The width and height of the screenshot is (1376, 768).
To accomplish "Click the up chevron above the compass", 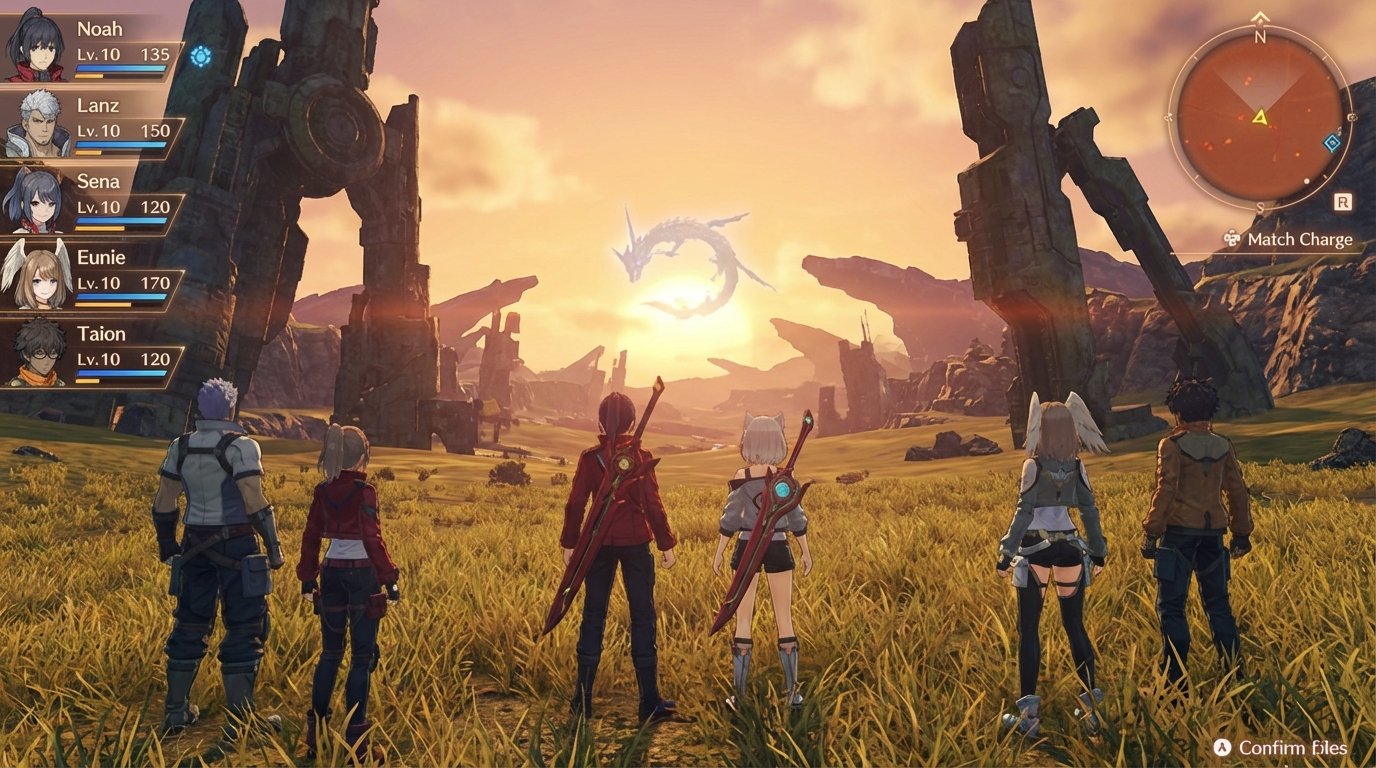I will (1260, 17).
